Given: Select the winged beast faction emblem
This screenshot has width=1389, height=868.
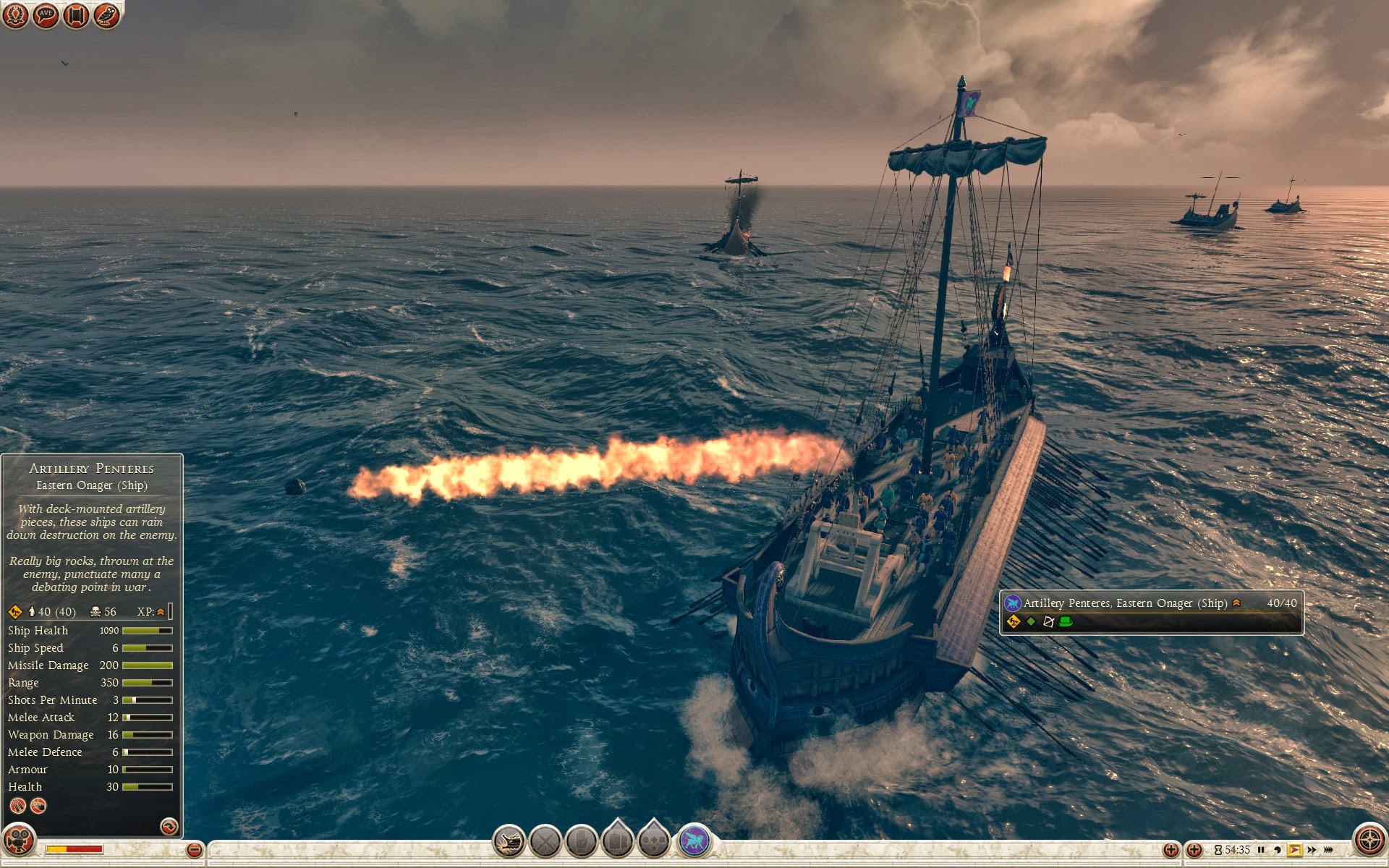Looking at the screenshot, I should click(x=694, y=841).
